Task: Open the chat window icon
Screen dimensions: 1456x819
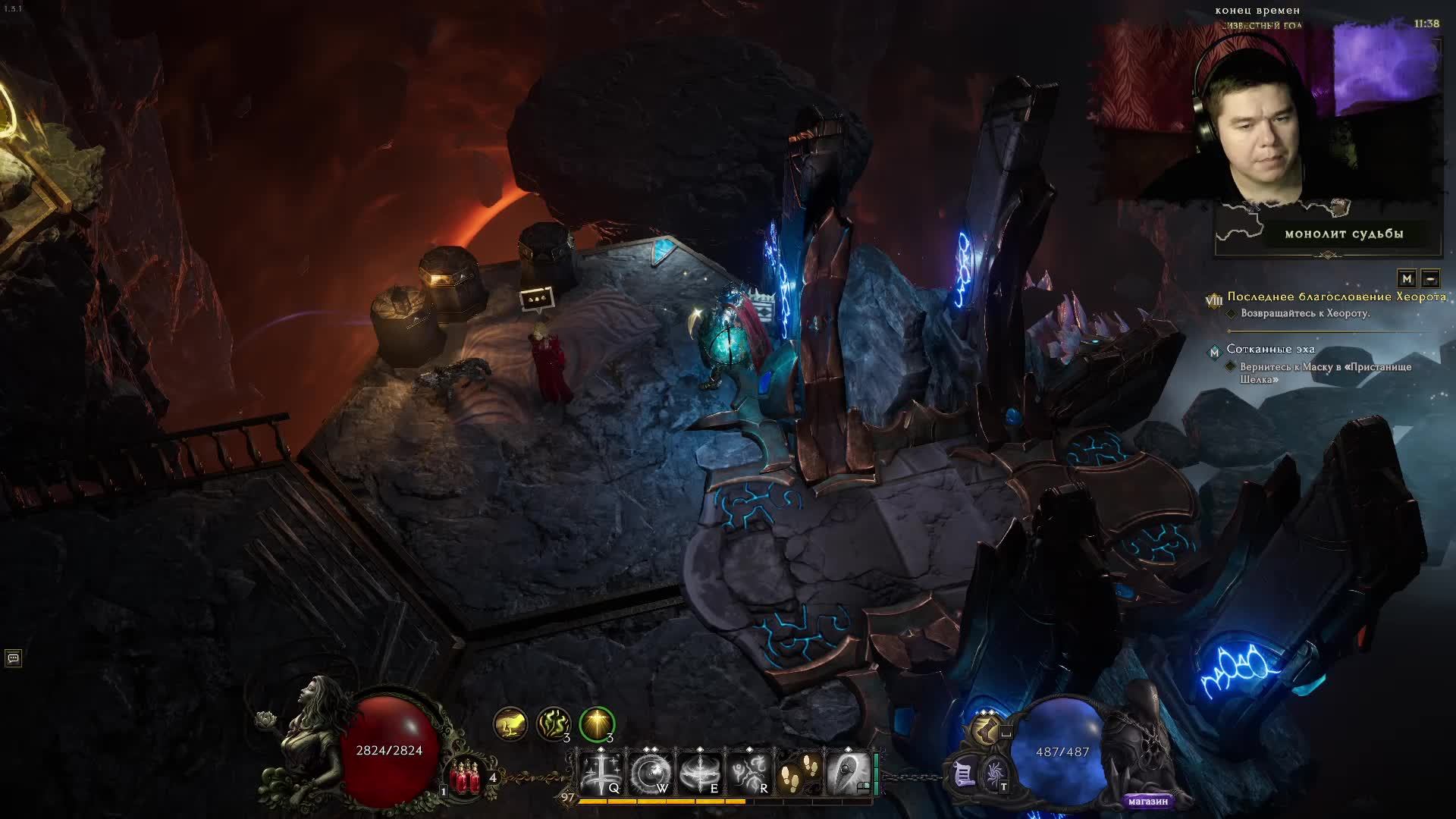Action: click(13, 658)
